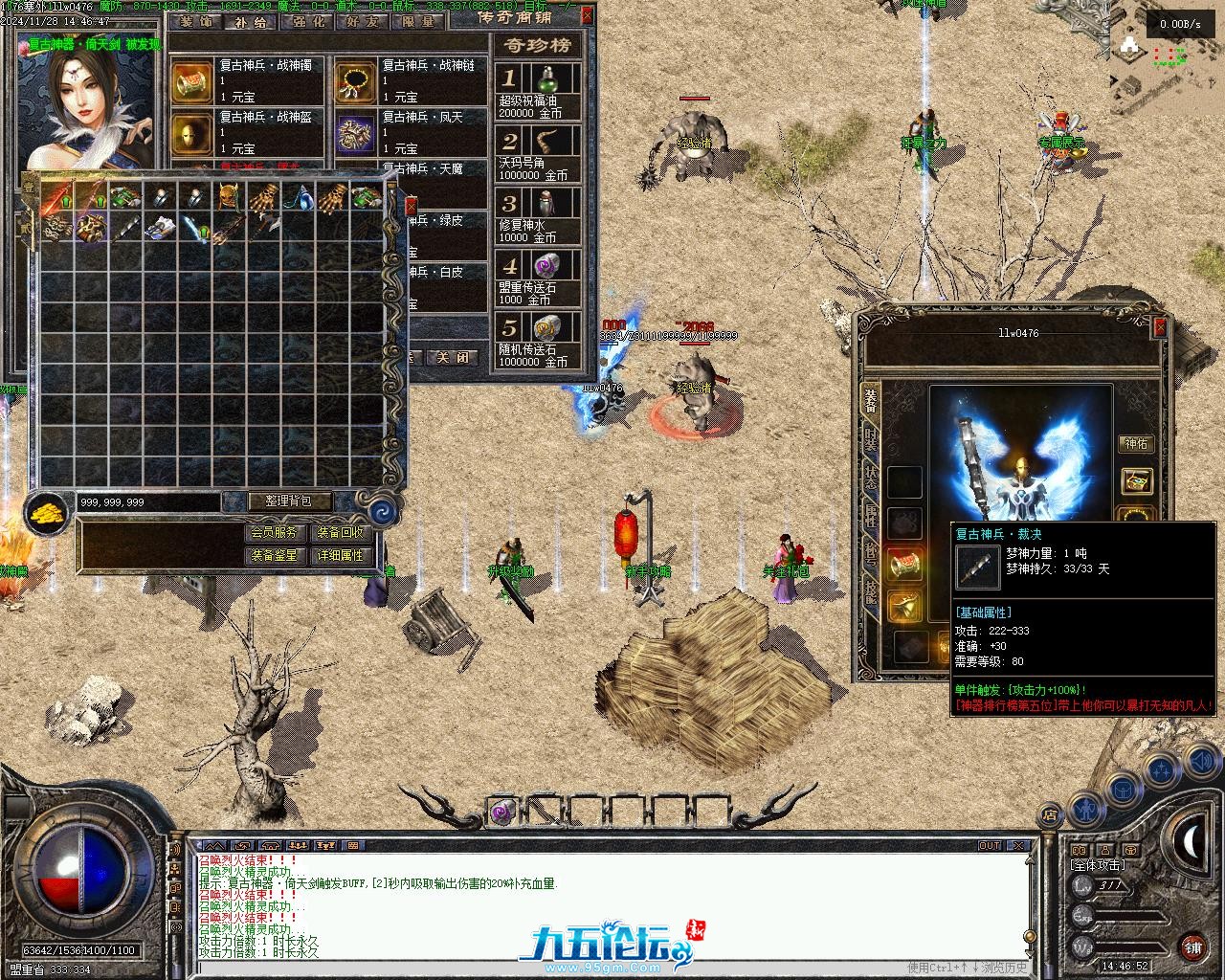Click the red 铺 button

pos(1192,947)
